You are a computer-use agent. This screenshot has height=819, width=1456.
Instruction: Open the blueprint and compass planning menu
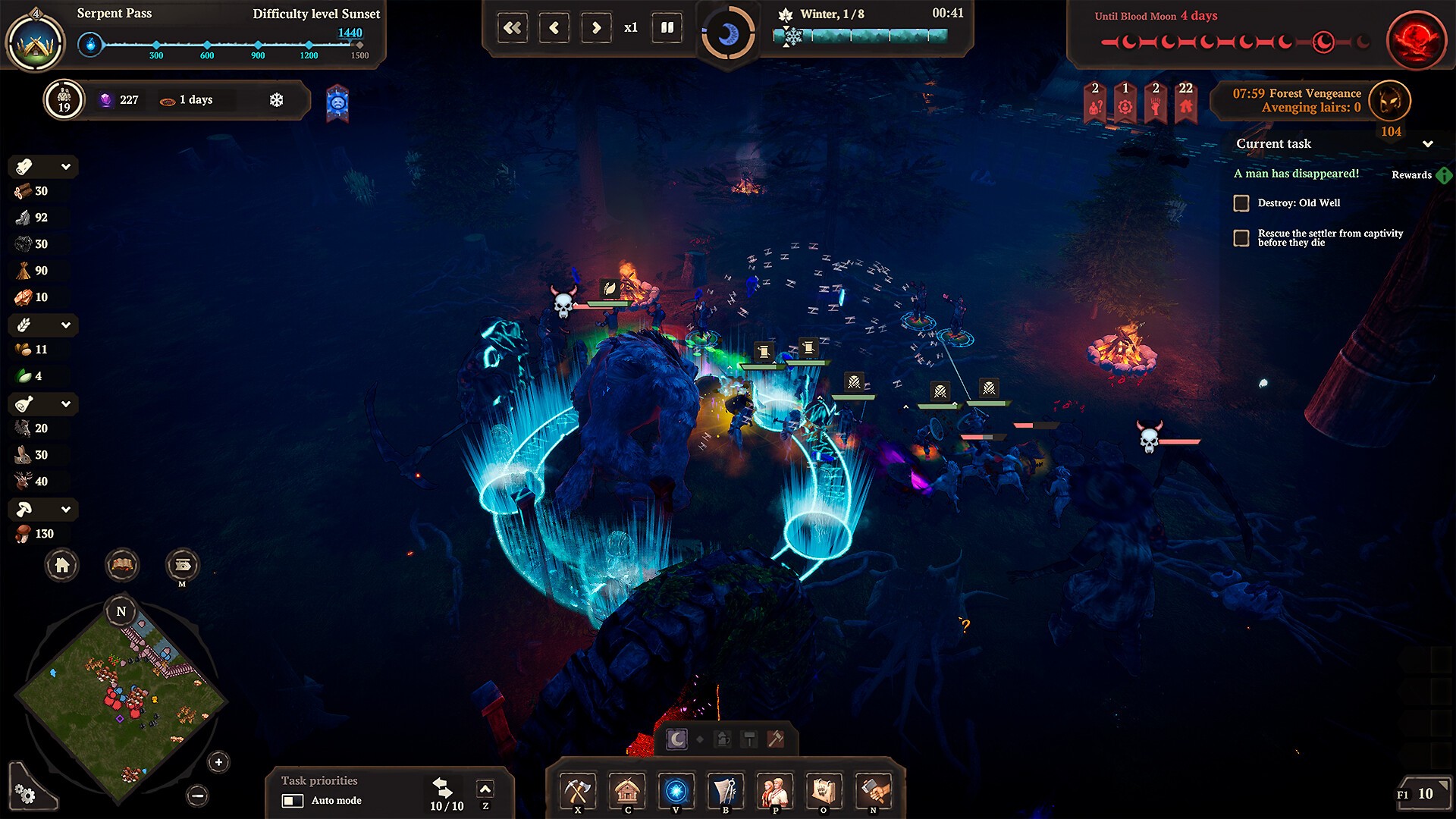pos(726,792)
